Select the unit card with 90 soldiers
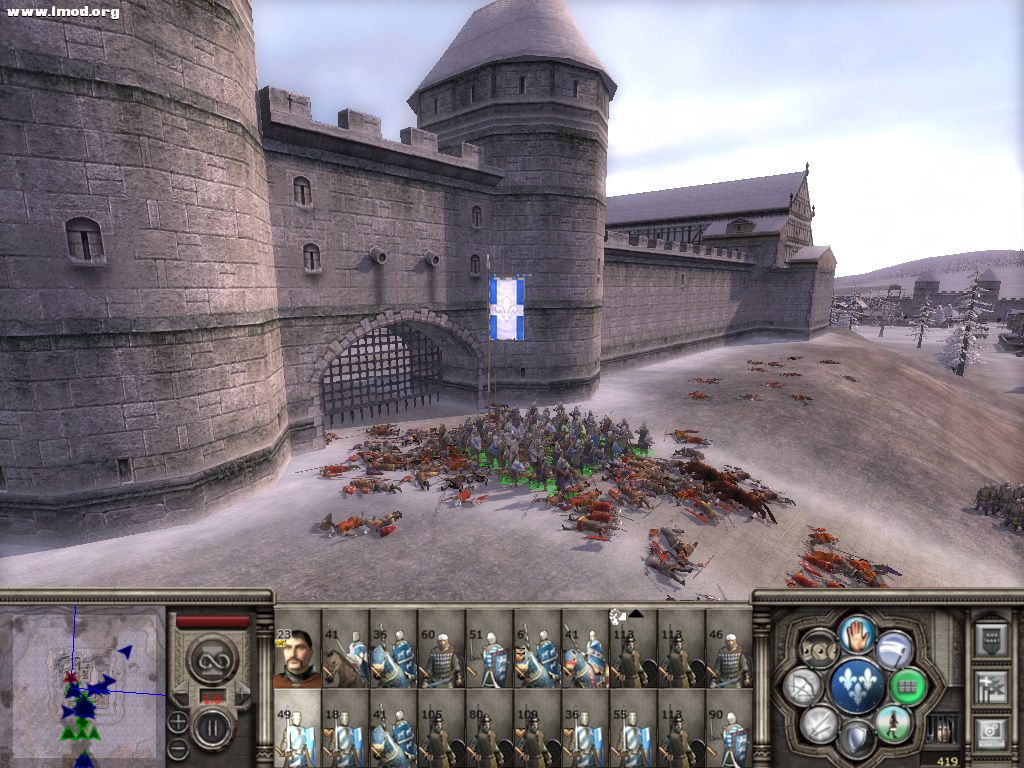1024x768 pixels. pos(729,737)
